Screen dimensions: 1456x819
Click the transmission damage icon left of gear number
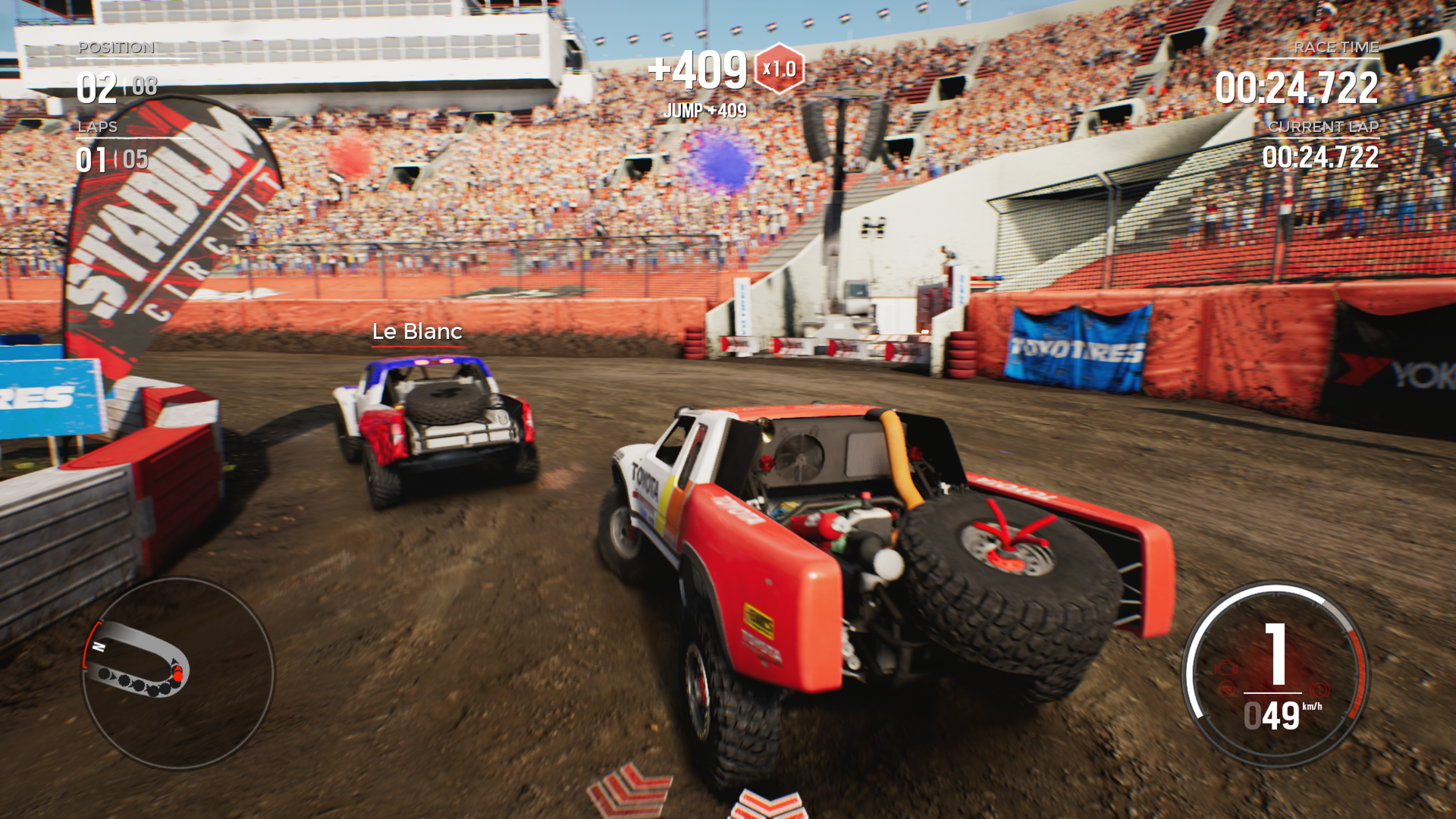pyautogui.click(x=1228, y=689)
